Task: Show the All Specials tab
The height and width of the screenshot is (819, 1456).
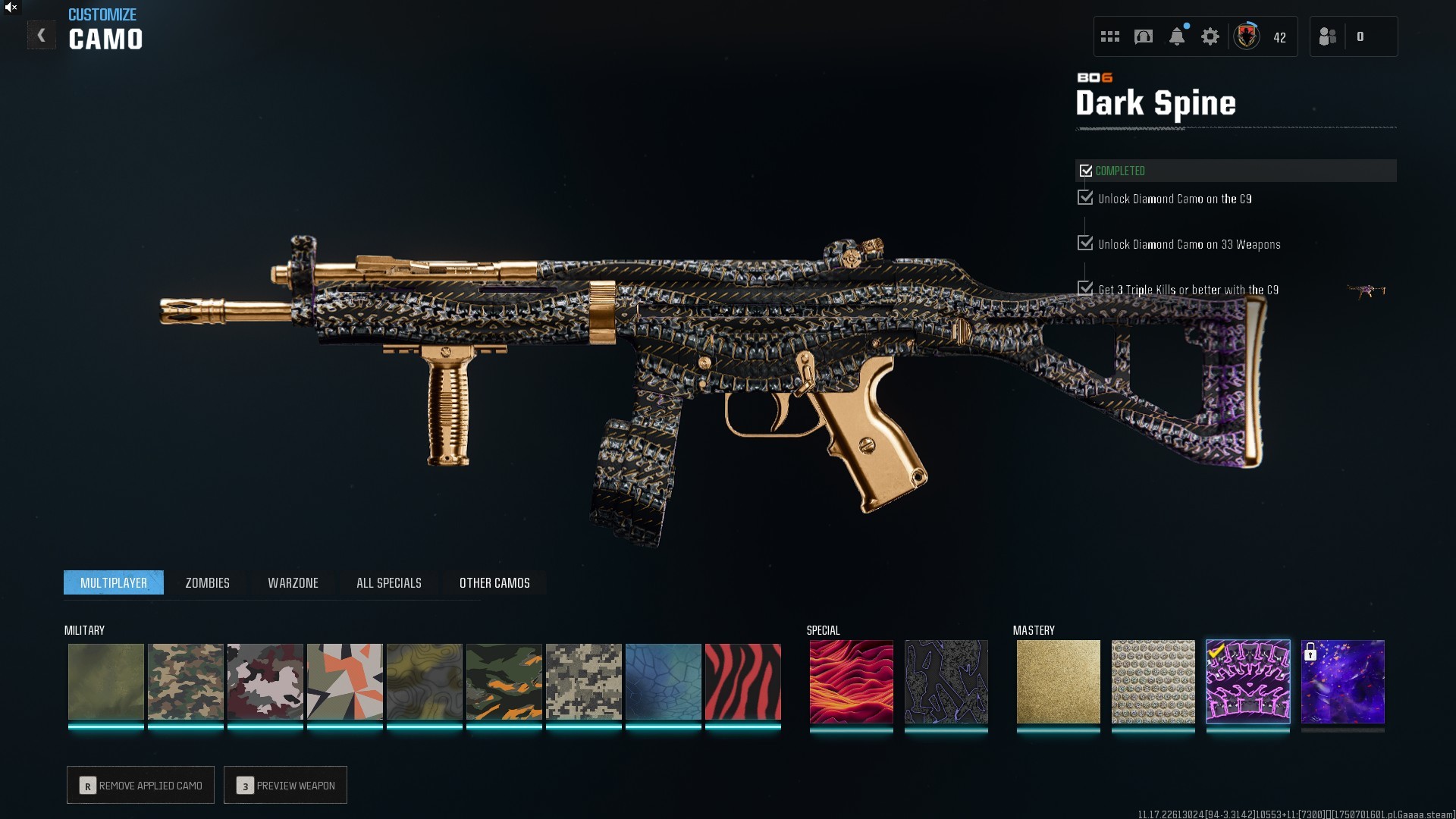Action: click(x=388, y=583)
